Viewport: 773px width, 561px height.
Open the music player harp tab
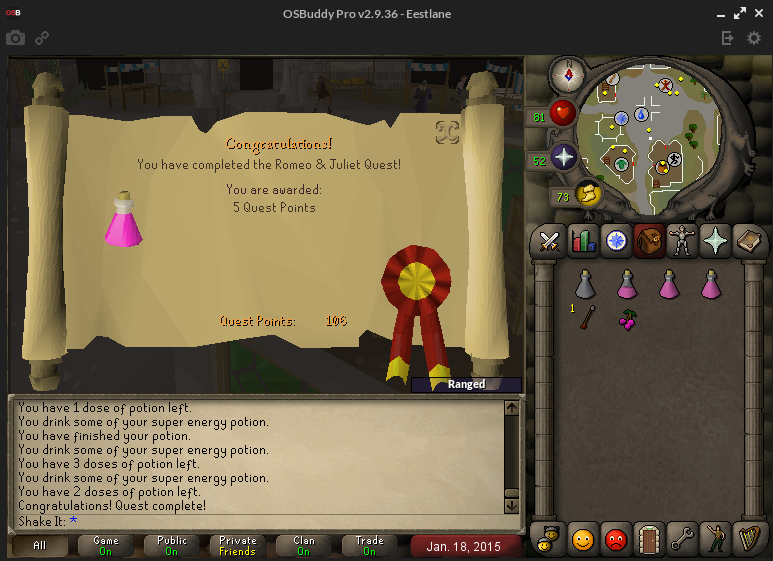click(748, 538)
